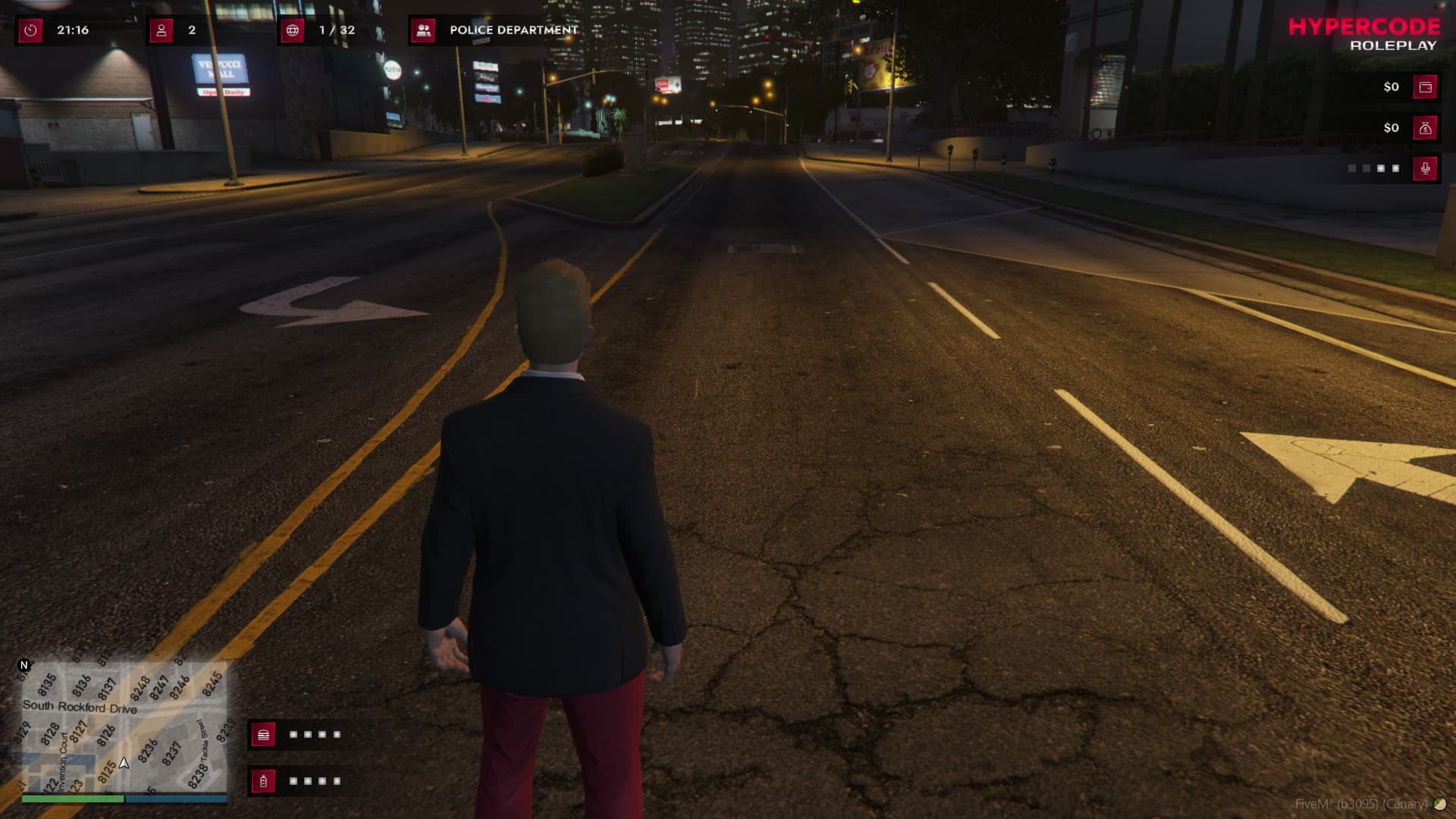Select the player ID person icon

[x=162, y=30]
